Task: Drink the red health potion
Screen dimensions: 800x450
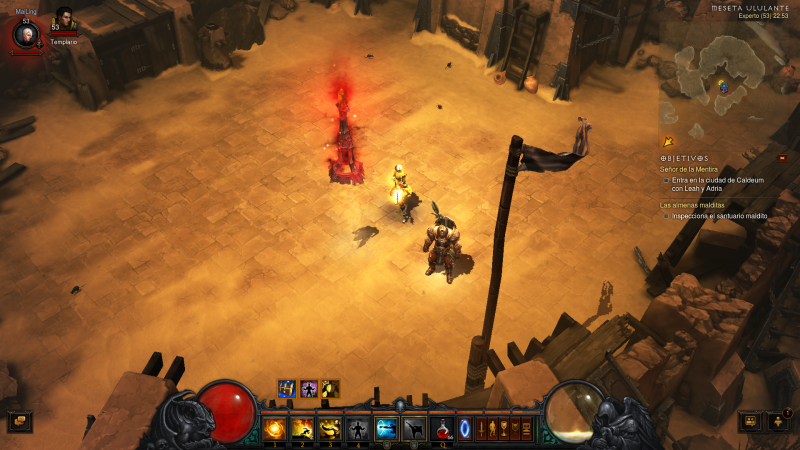Action: pyautogui.click(x=442, y=429)
